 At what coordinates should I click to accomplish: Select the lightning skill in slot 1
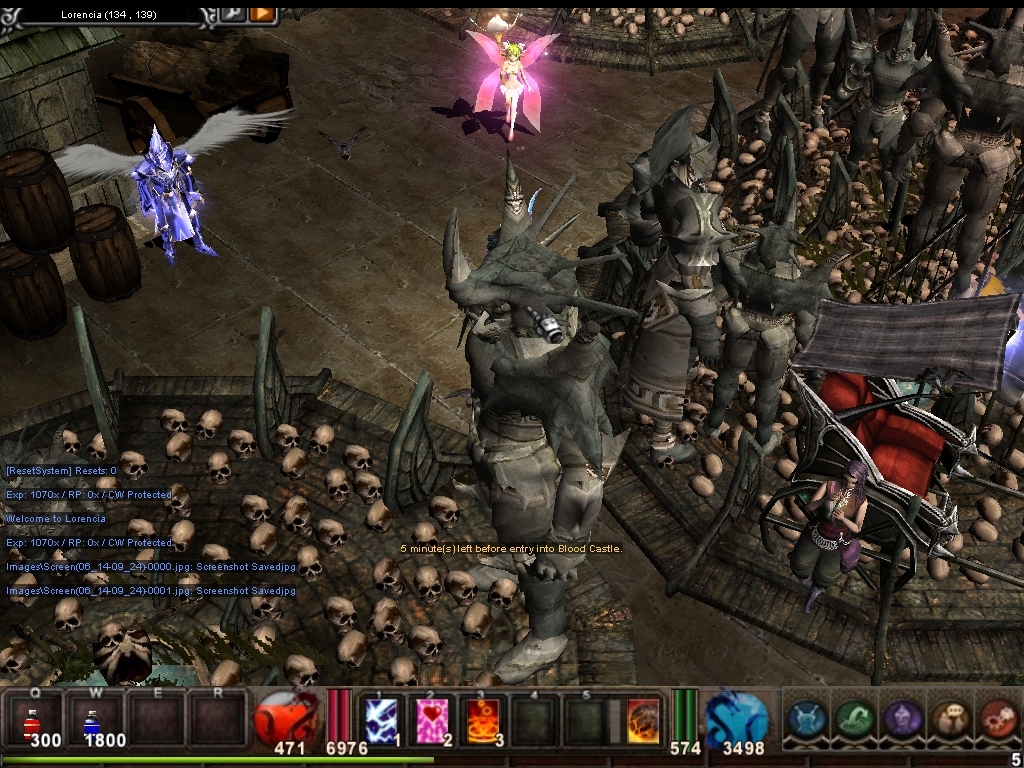click(x=380, y=719)
